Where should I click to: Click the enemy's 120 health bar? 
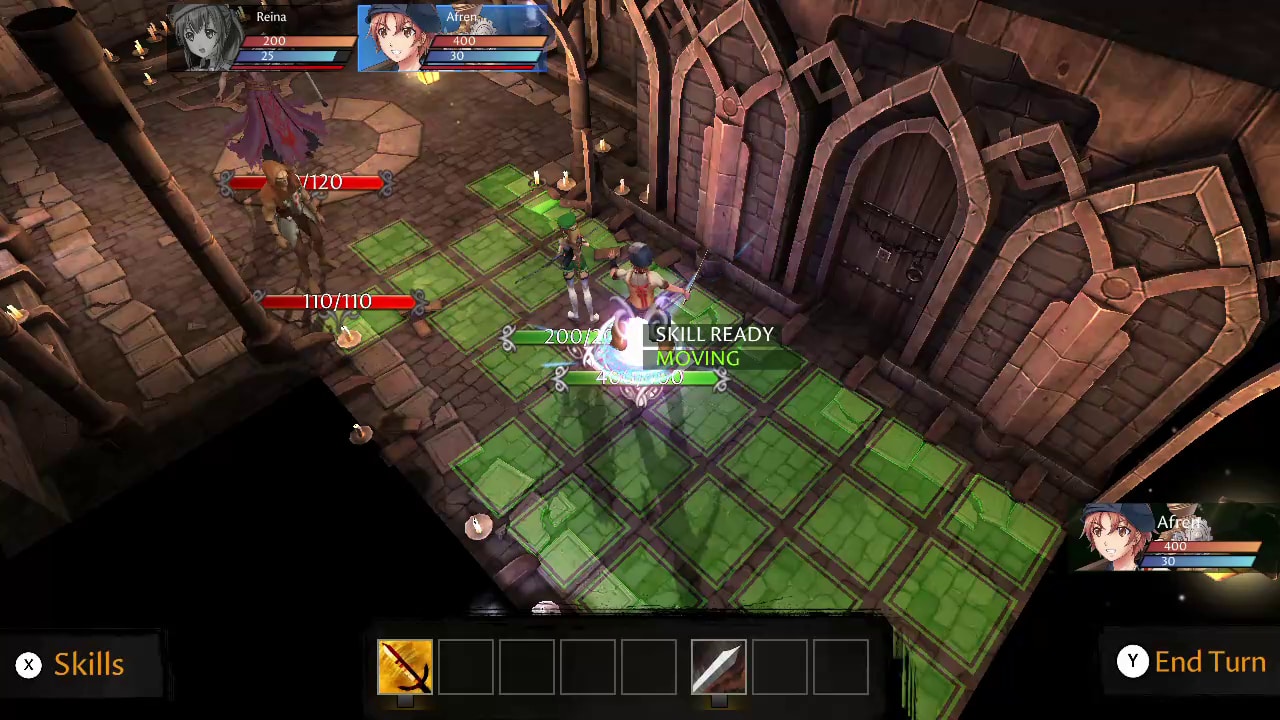307,182
